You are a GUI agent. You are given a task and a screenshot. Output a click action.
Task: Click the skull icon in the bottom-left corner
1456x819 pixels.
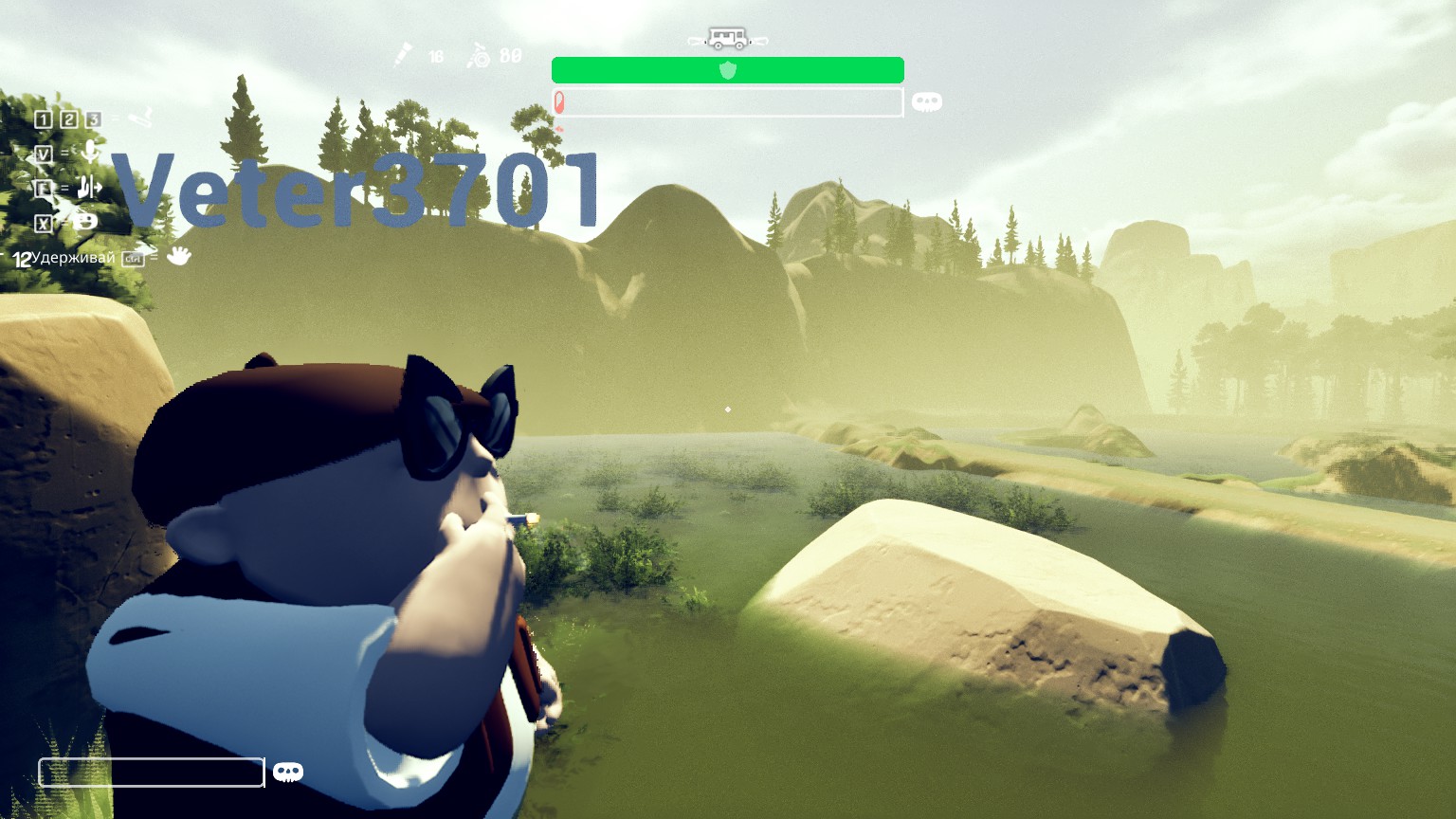[x=287, y=773]
